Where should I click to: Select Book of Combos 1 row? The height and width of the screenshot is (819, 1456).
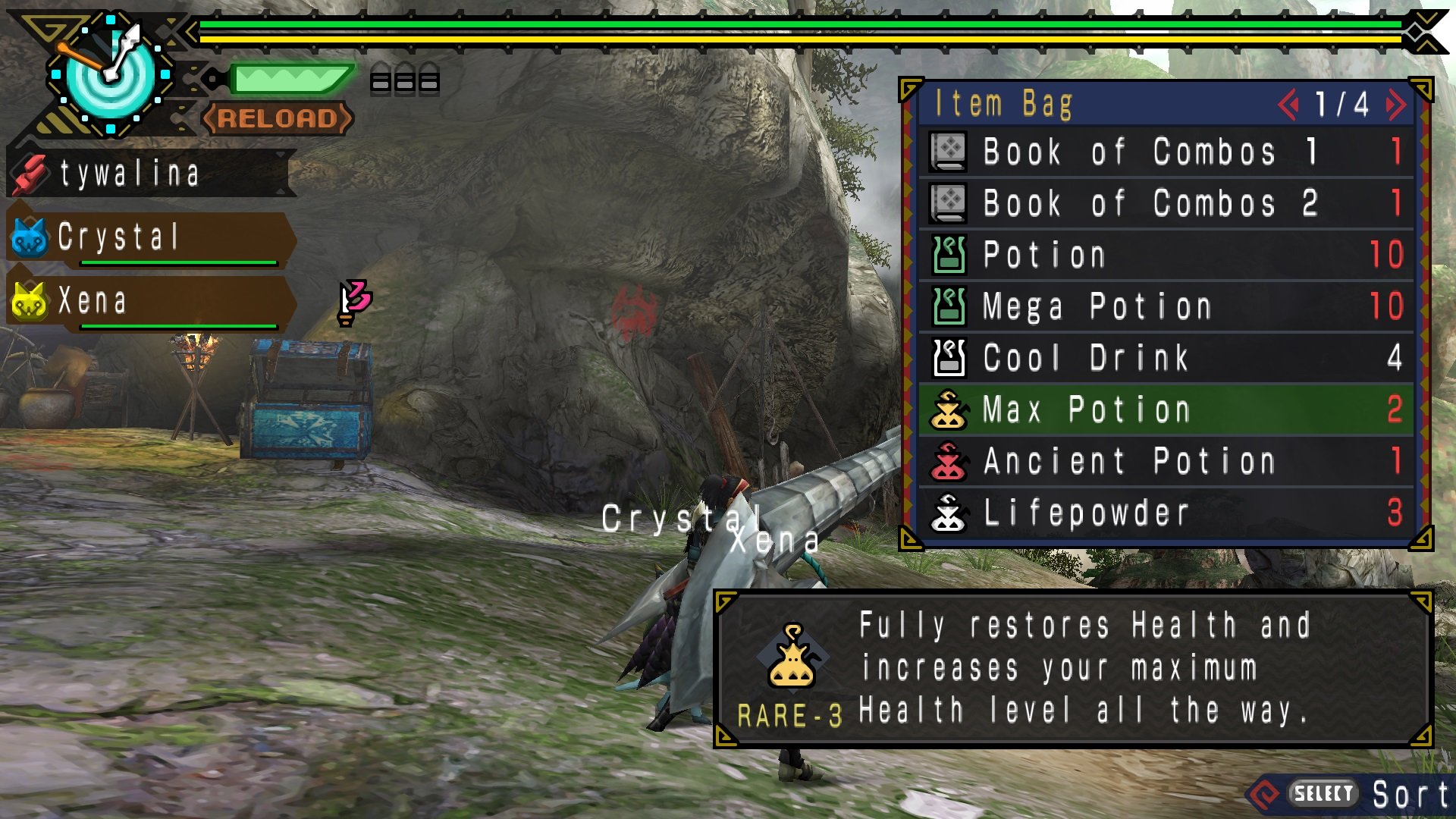click(x=1166, y=152)
